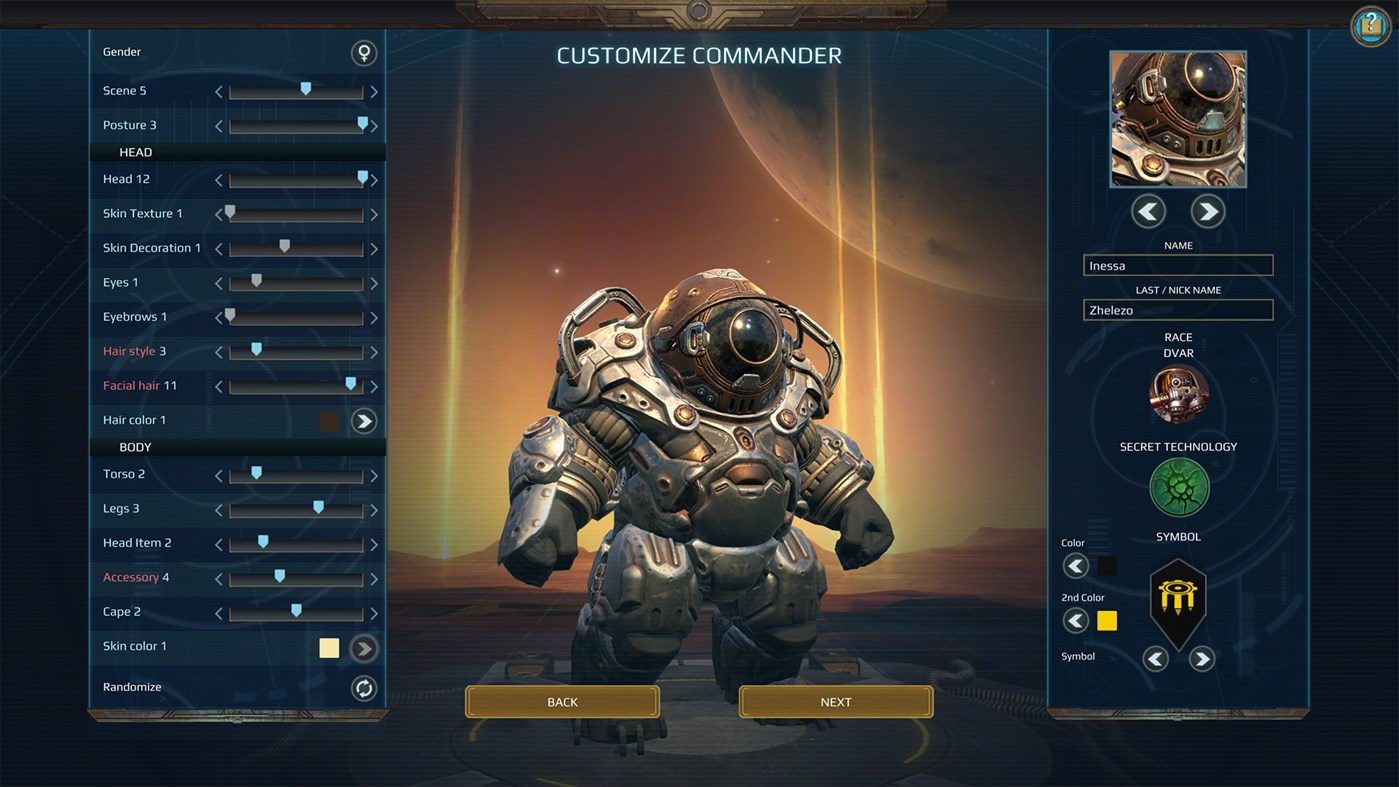Image resolution: width=1399 pixels, height=787 pixels.
Task: Open the Hair color 1 picker arrow
Action: pos(363,421)
